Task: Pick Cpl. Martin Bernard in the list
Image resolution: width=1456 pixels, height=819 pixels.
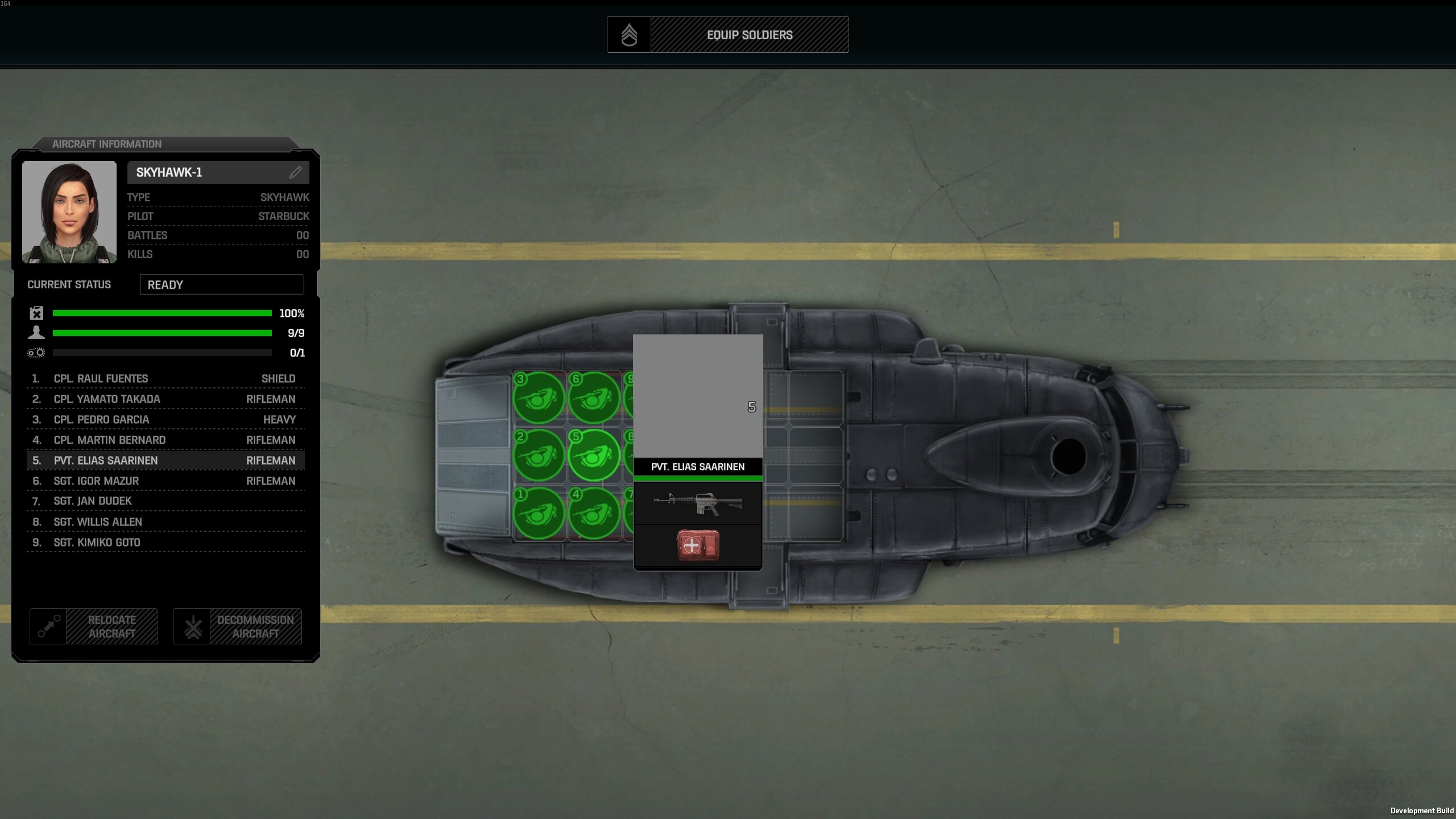Action: pyautogui.click(x=165, y=440)
